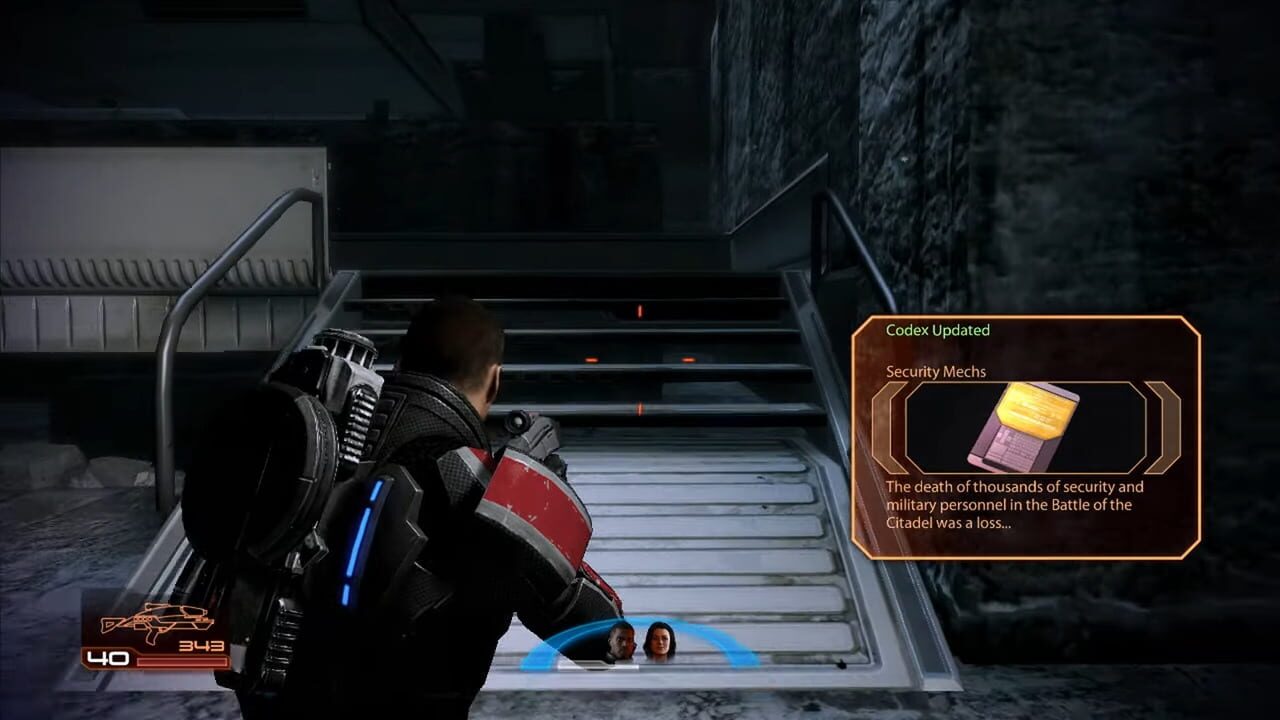This screenshot has height=720, width=1280.
Task: Expand the right chevron bracket on the codex panel
Action: [1160, 428]
